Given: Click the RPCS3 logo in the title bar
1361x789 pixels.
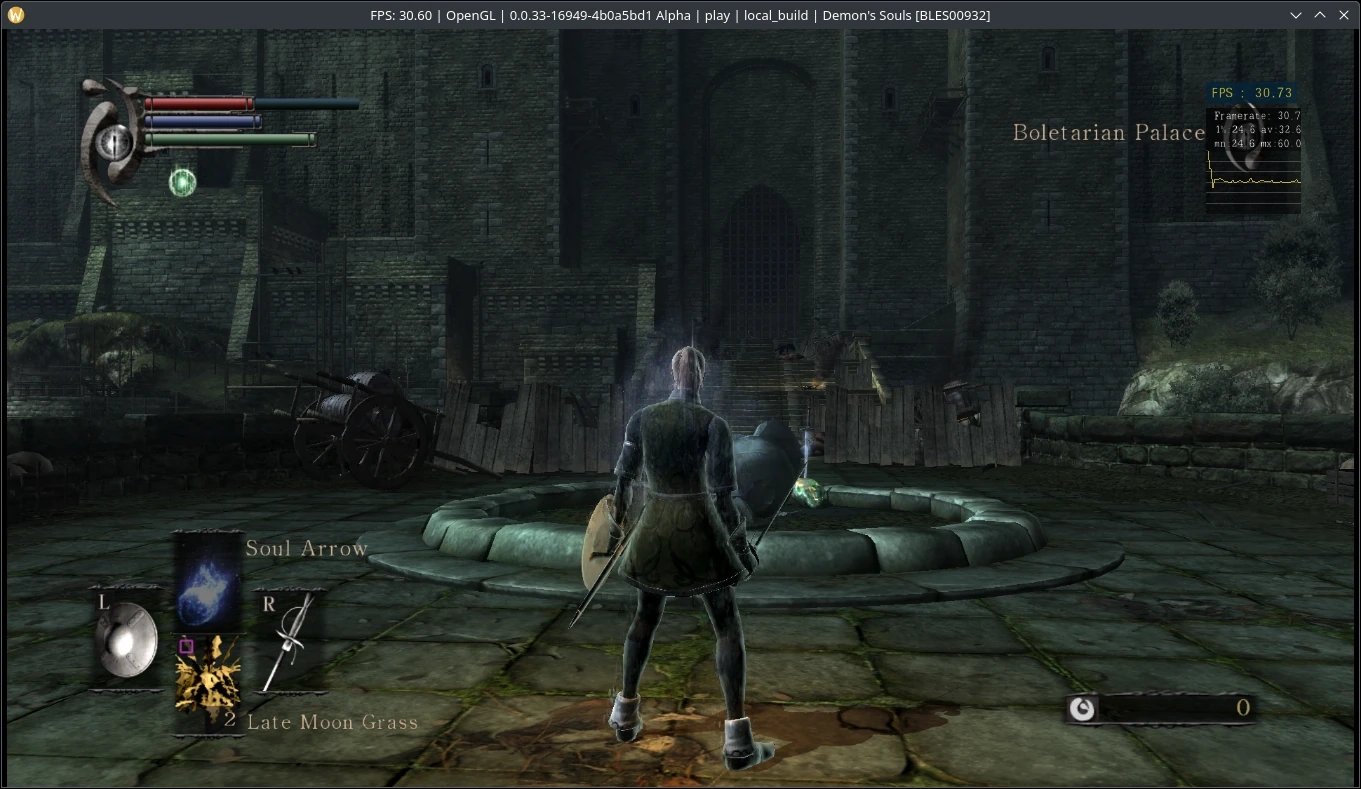Looking at the screenshot, I should (x=14, y=15).
